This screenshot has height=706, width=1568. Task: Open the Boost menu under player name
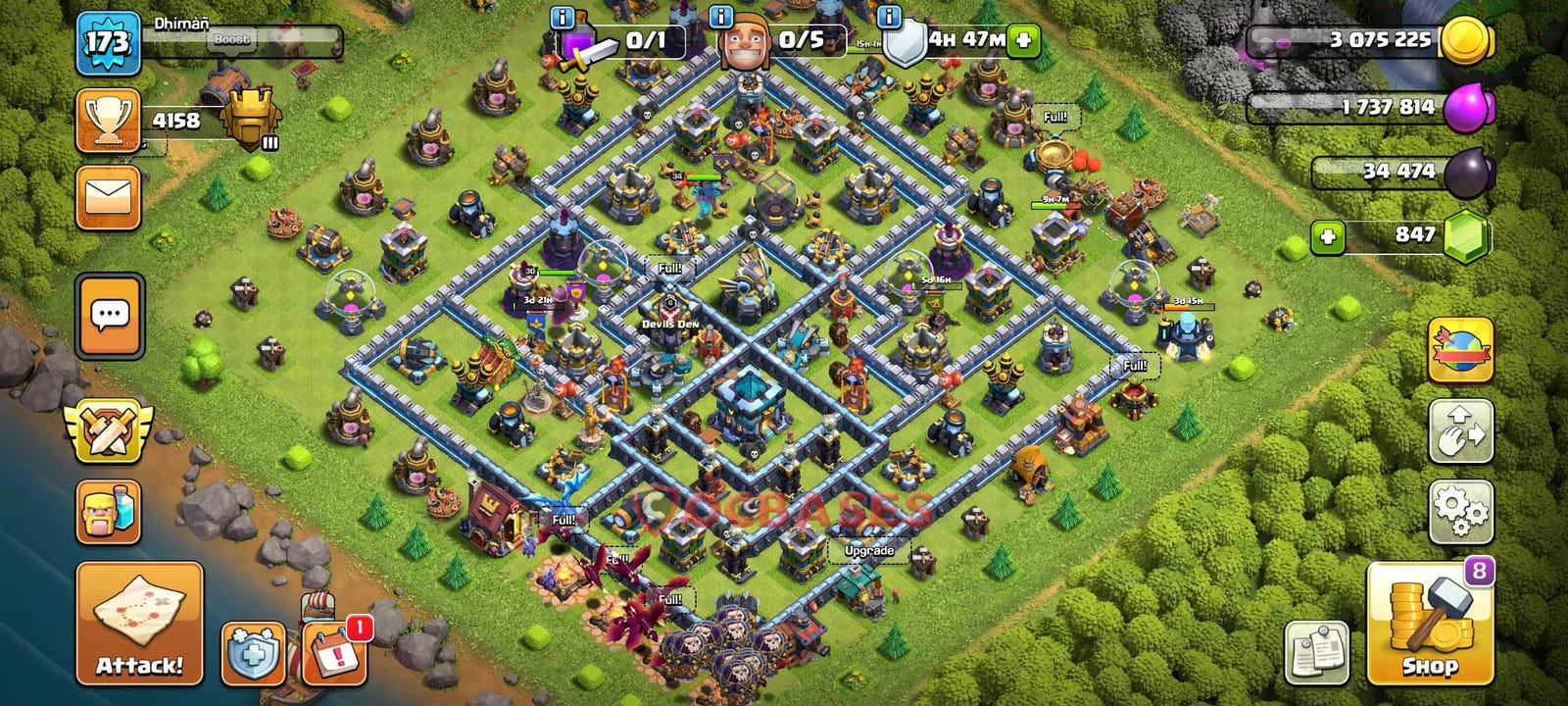coord(232,39)
